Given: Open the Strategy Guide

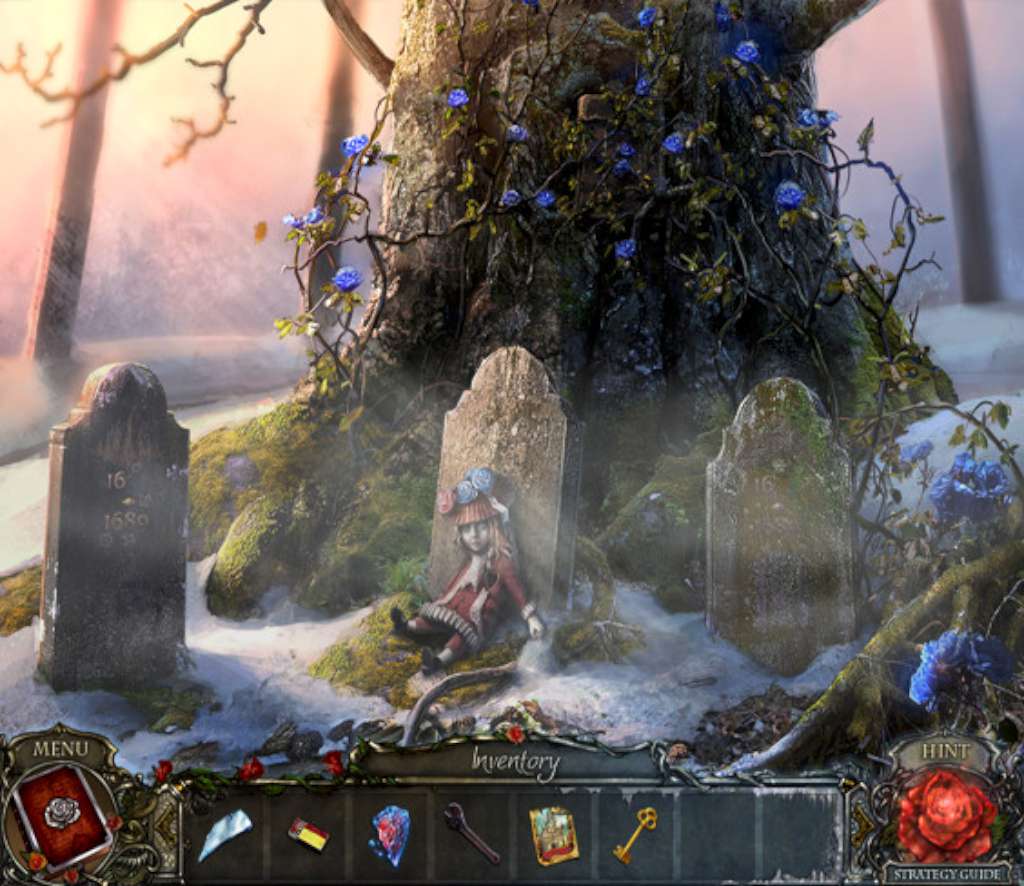Looking at the screenshot, I should pos(944,873).
